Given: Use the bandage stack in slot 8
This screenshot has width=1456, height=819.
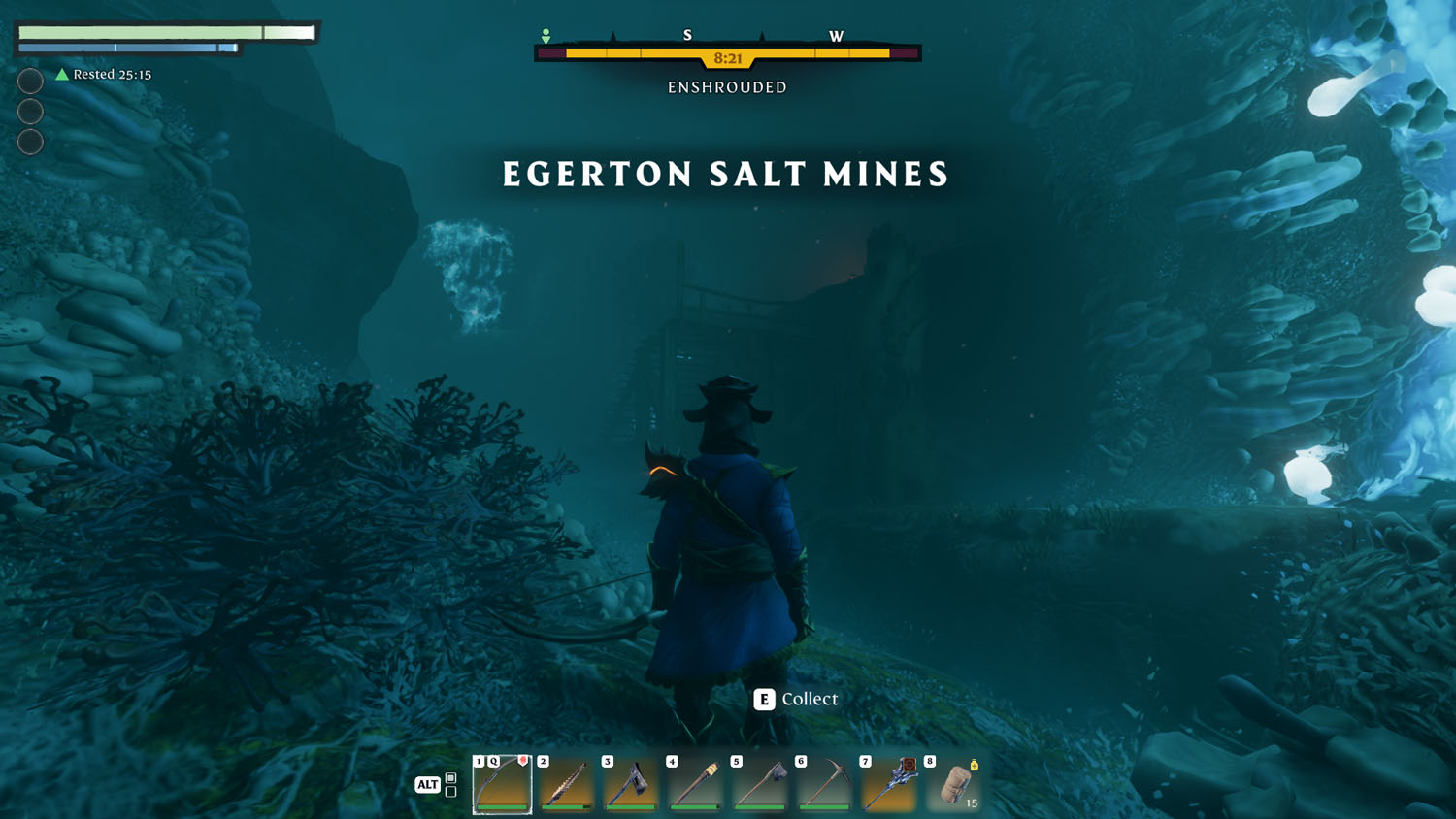Looking at the screenshot, I should pos(953,784).
